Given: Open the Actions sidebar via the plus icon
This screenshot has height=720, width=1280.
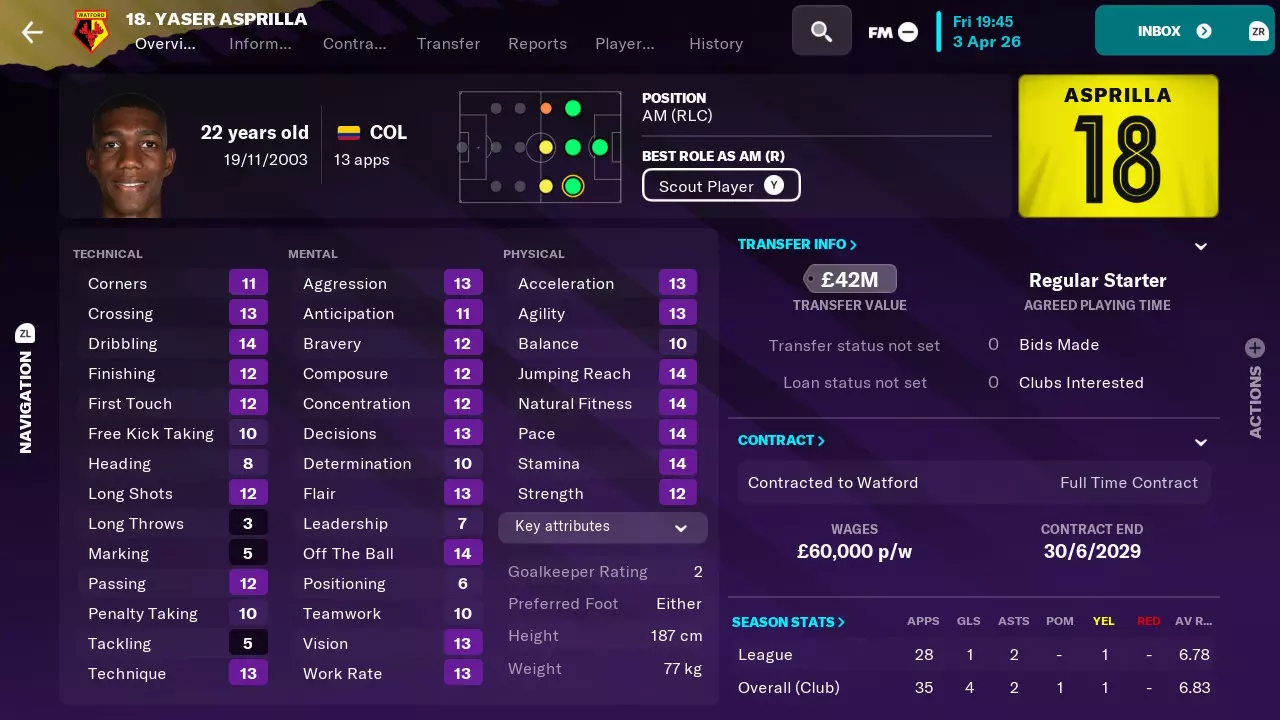Looking at the screenshot, I should [1255, 348].
